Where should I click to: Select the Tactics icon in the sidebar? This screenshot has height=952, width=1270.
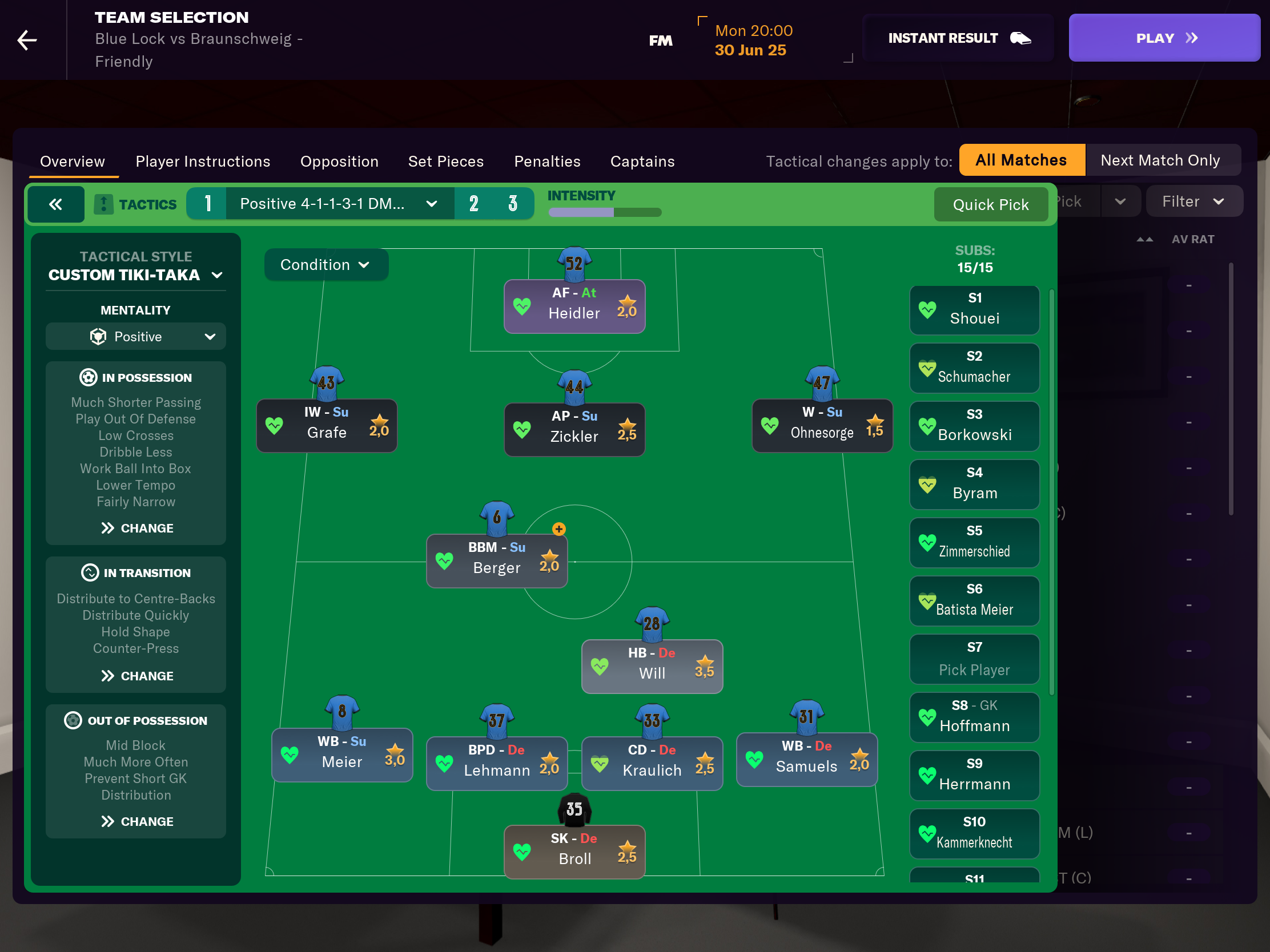point(103,204)
